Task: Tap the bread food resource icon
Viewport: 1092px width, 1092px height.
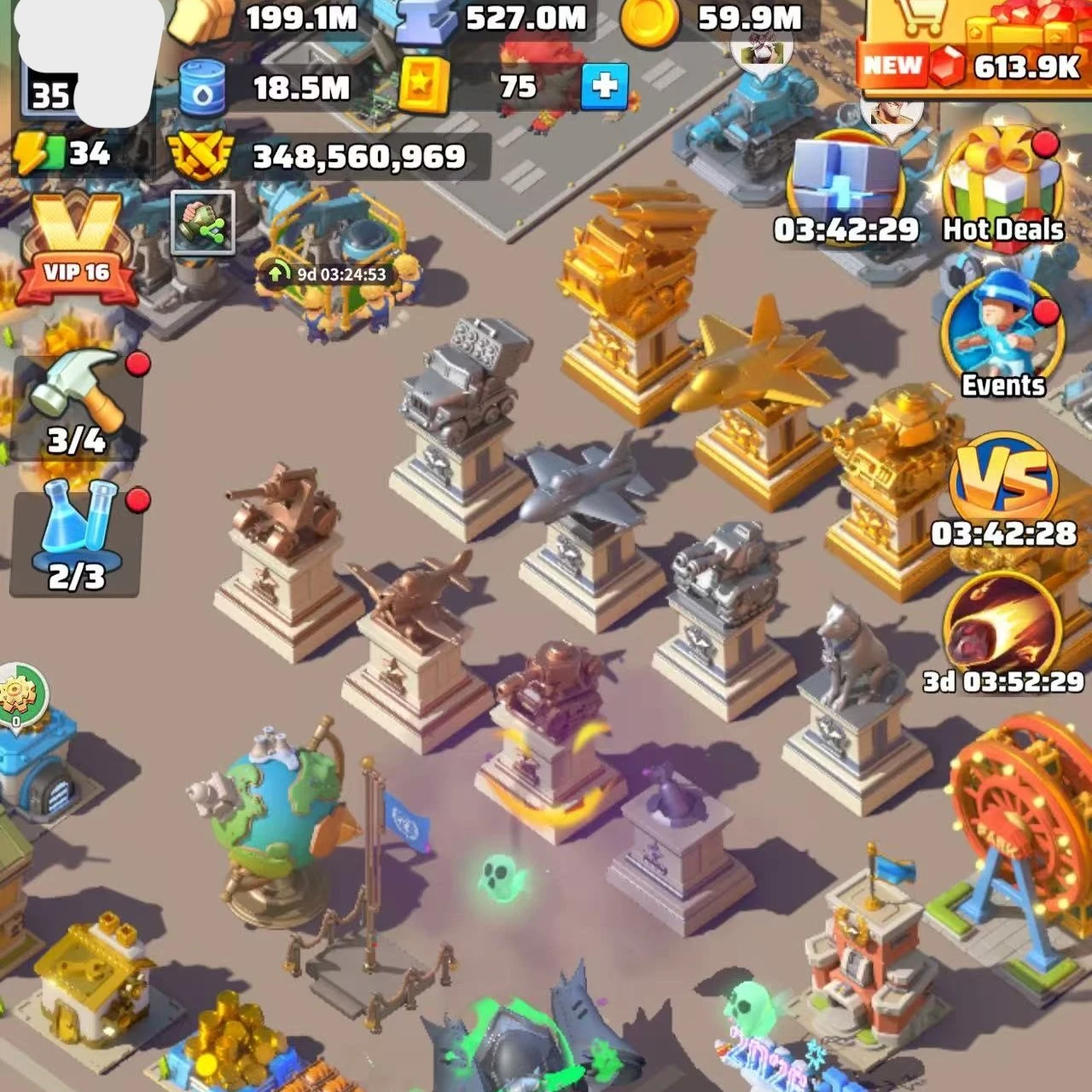Action: point(201,19)
